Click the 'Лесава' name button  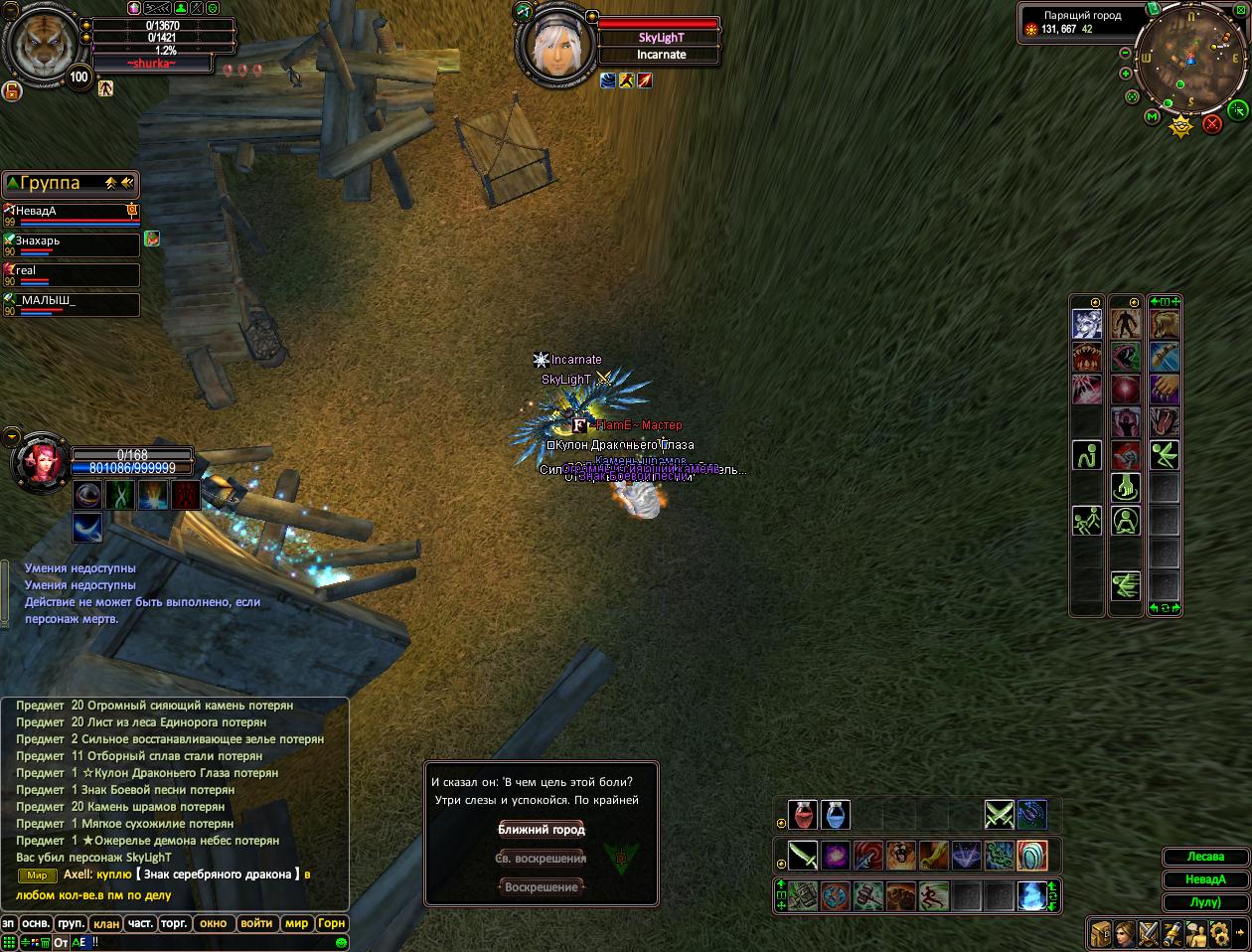tap(1205, 857)
